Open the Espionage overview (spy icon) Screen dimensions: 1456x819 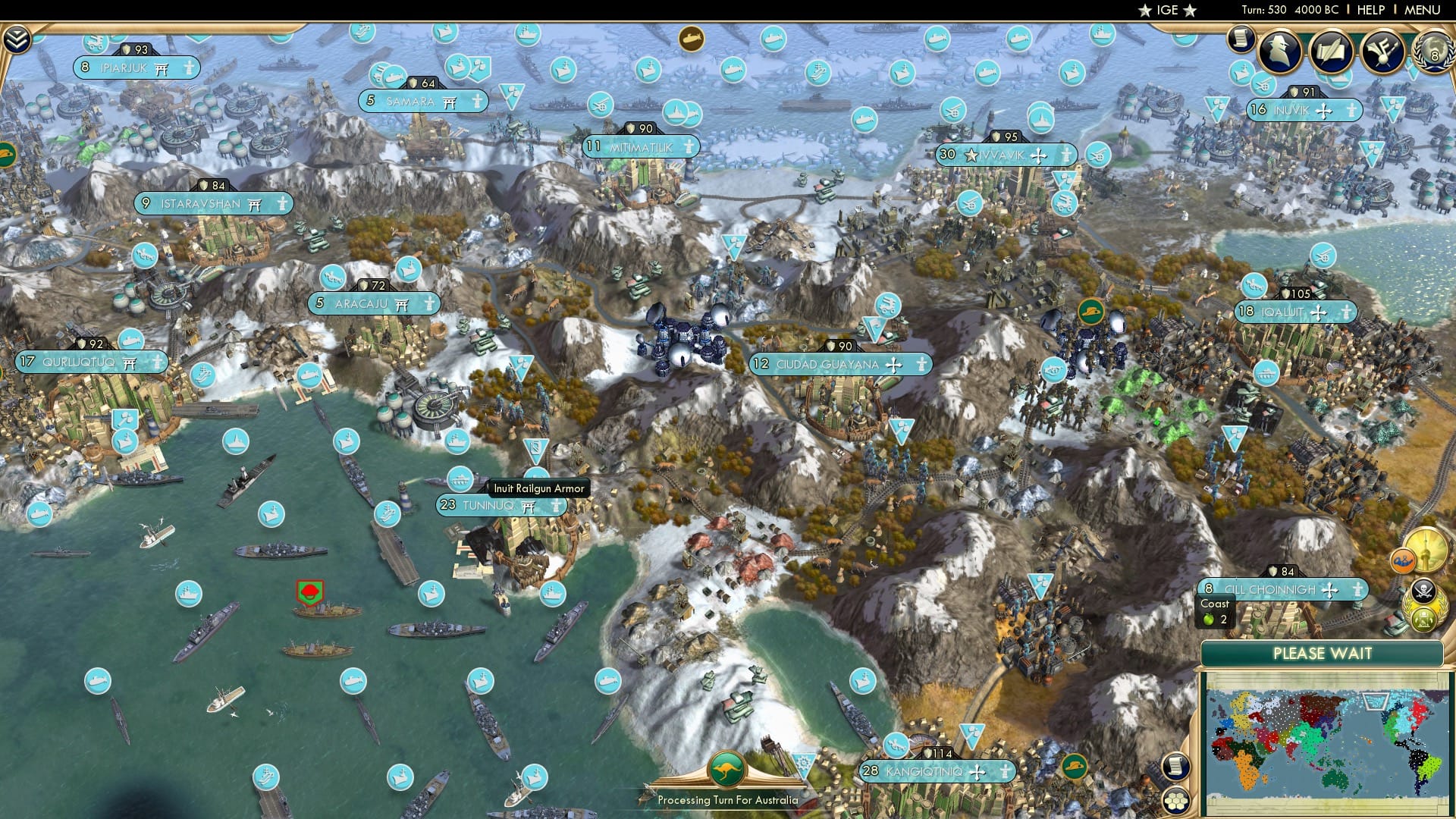pyautogui.click(x=1279, y=51)
